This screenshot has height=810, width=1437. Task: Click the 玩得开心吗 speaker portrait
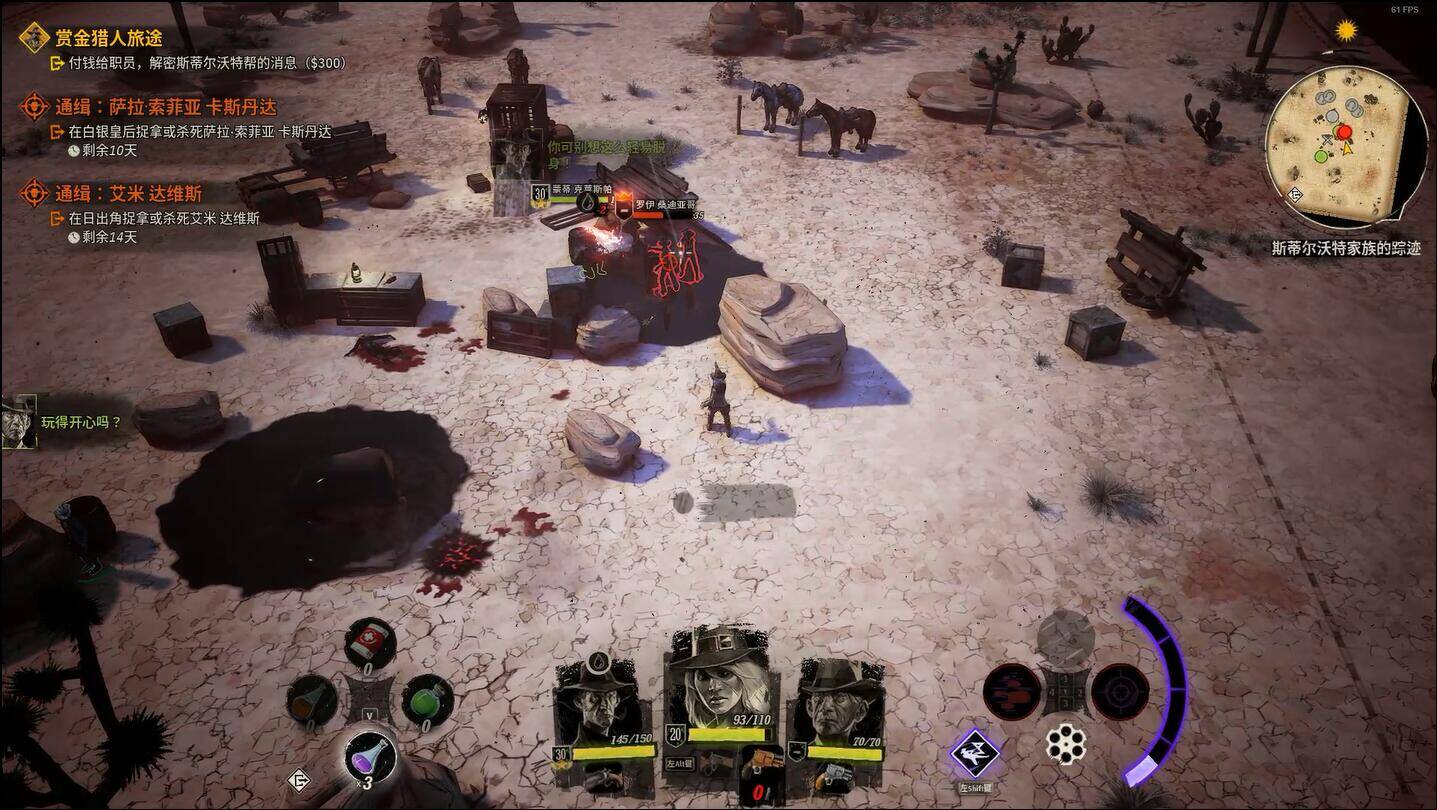click(19, 420)
